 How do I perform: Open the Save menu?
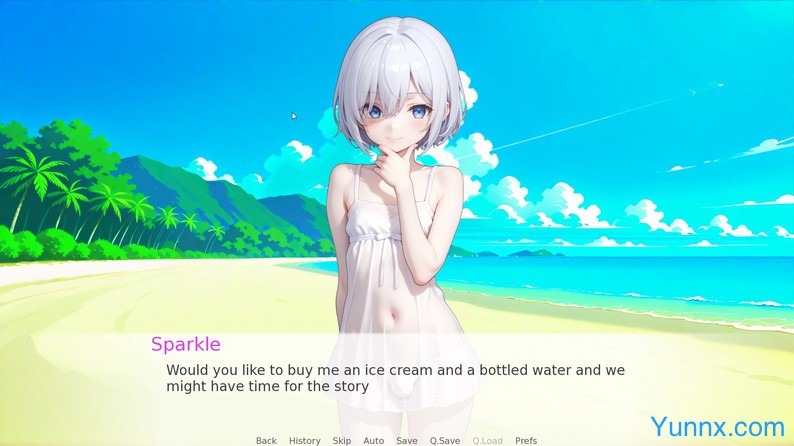(407, 440)
